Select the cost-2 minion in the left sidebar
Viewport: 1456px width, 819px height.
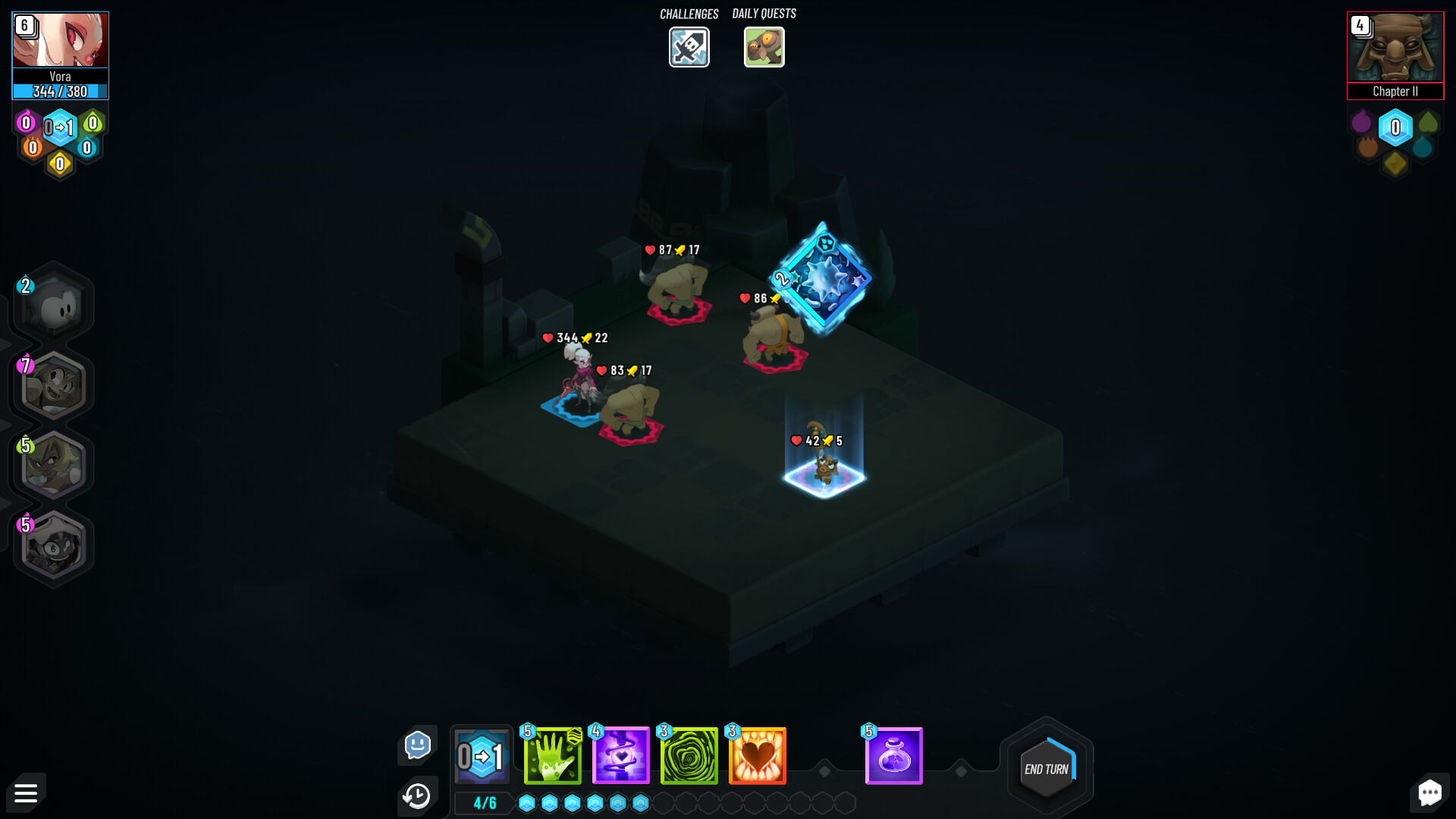click(x=52, y=303)
